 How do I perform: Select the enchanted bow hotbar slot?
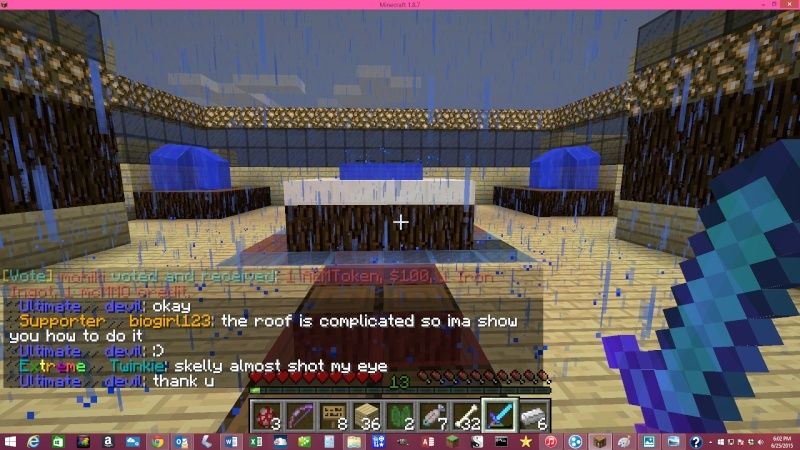click(x=299, y=414)
